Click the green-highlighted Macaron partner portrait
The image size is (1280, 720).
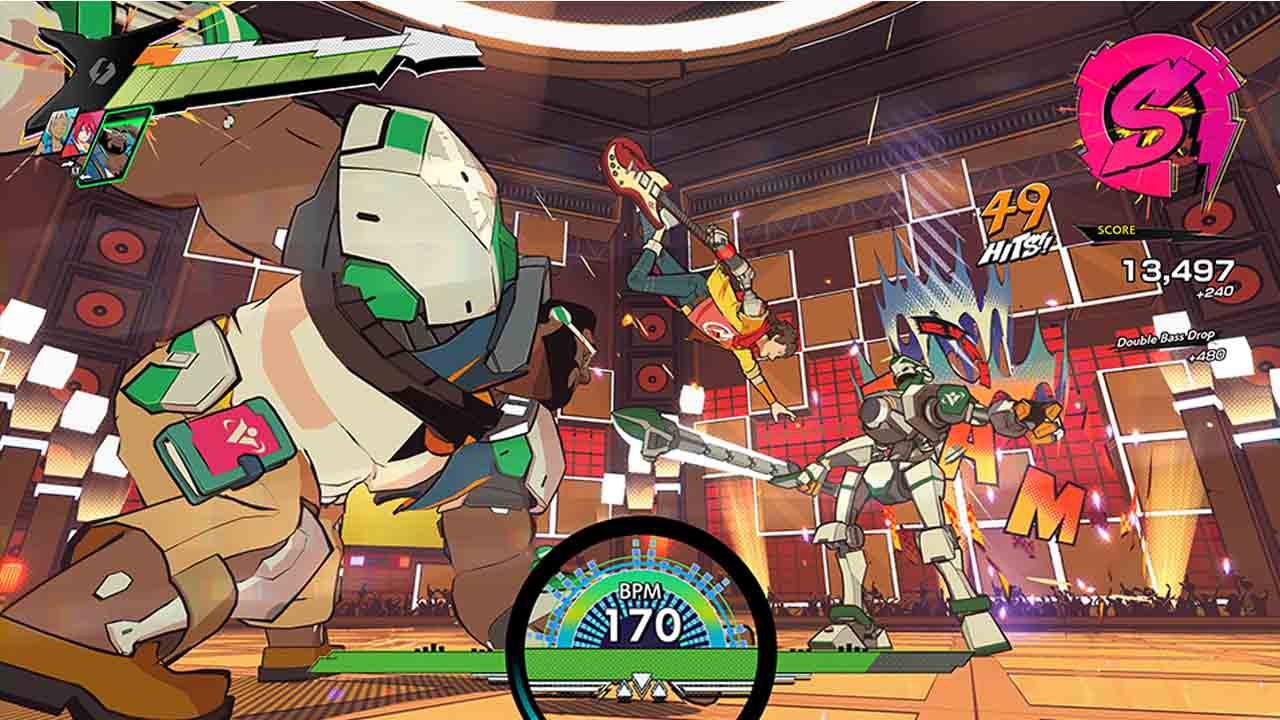click(116, 145)
